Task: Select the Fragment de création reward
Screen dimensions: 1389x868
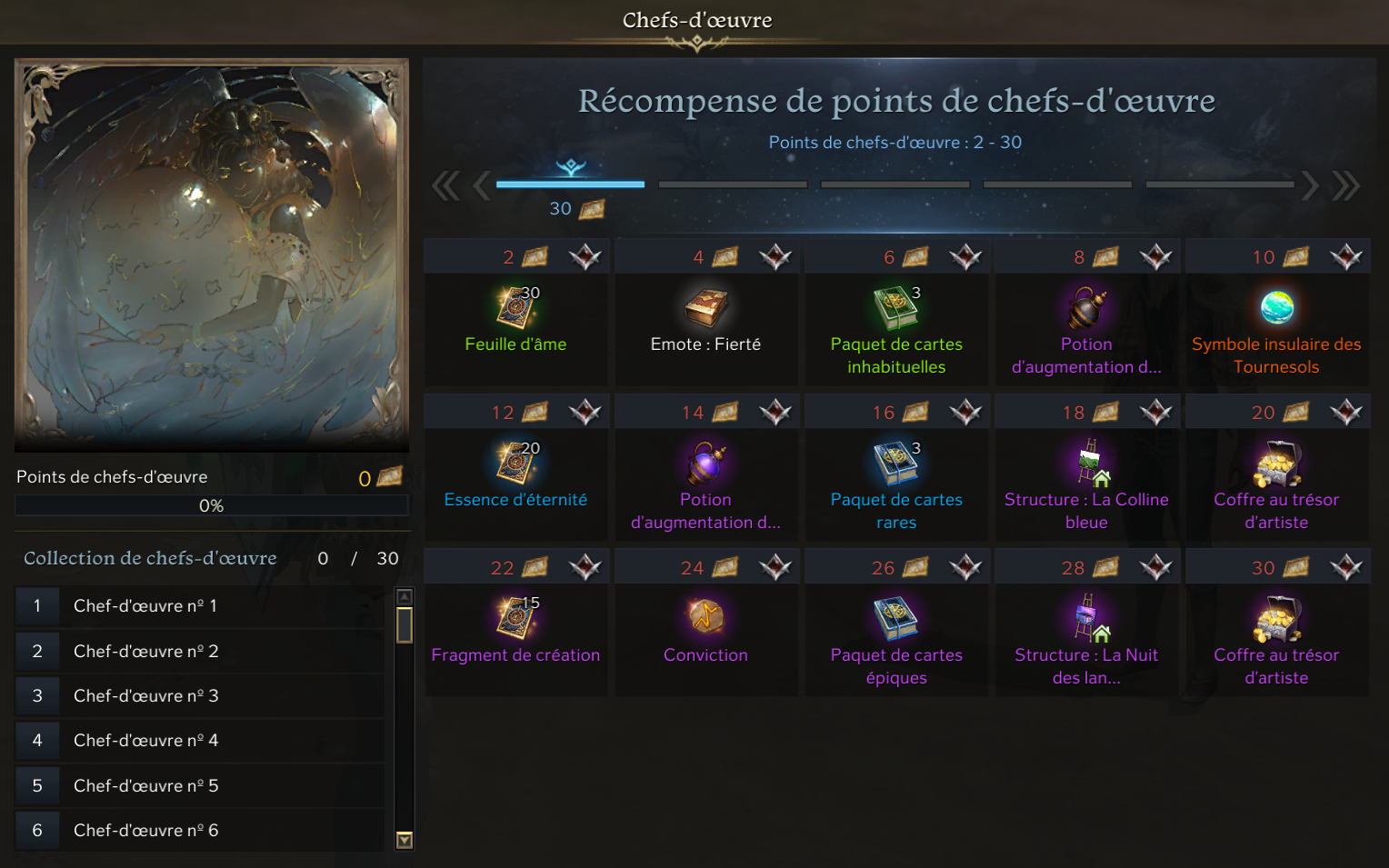Action: point(515,619)
